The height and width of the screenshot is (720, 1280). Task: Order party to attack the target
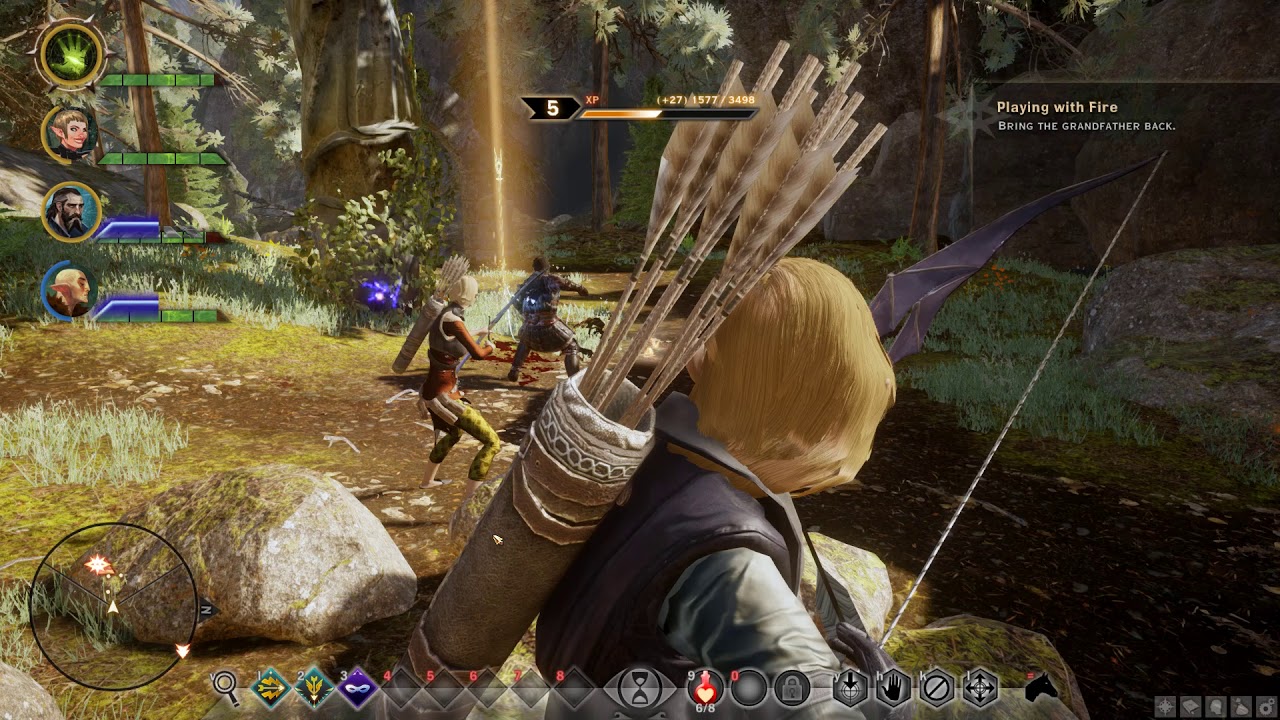850,688
